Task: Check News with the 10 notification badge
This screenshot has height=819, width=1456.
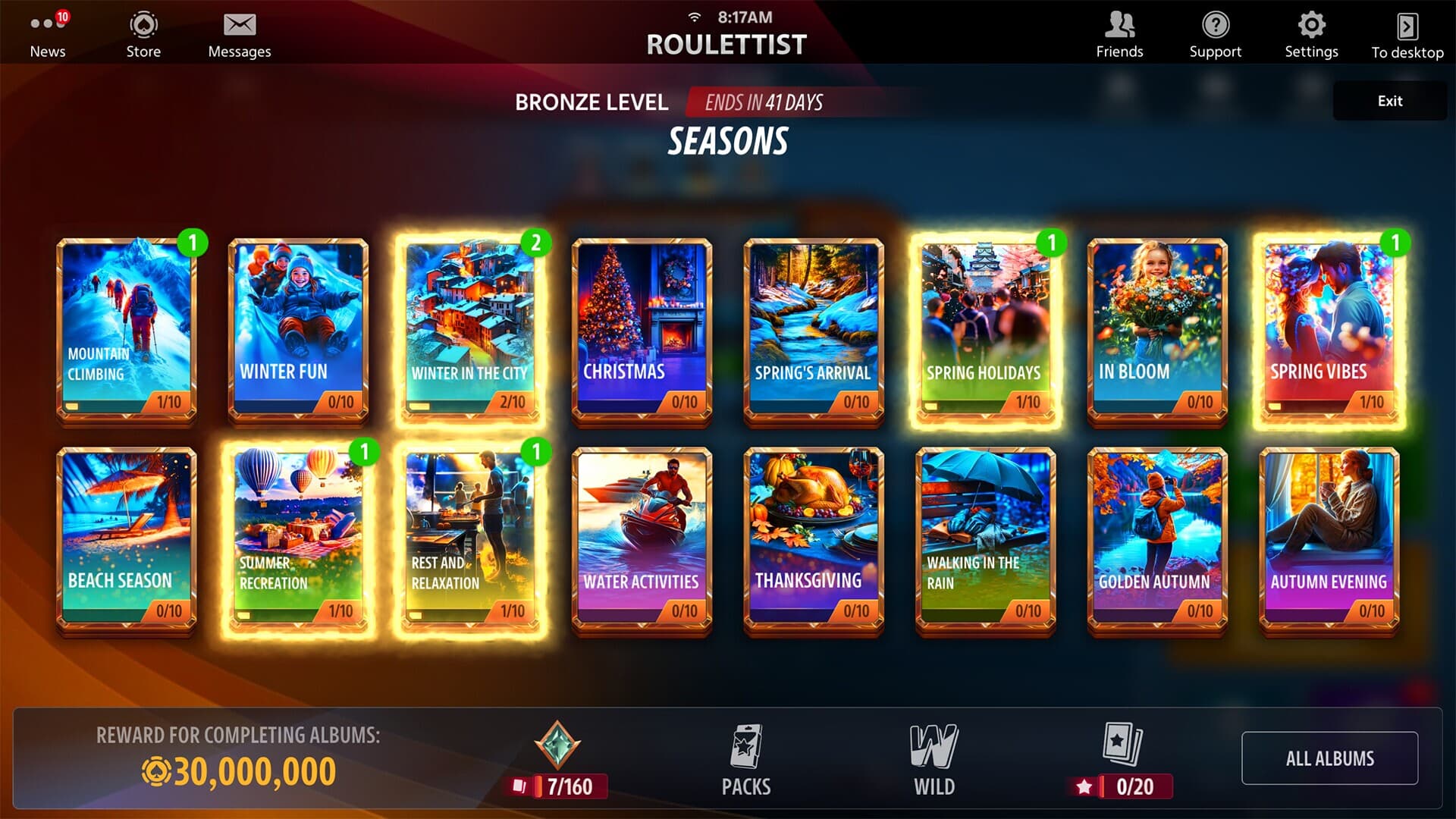Action: pyautogui.click(x=47, y=24)
